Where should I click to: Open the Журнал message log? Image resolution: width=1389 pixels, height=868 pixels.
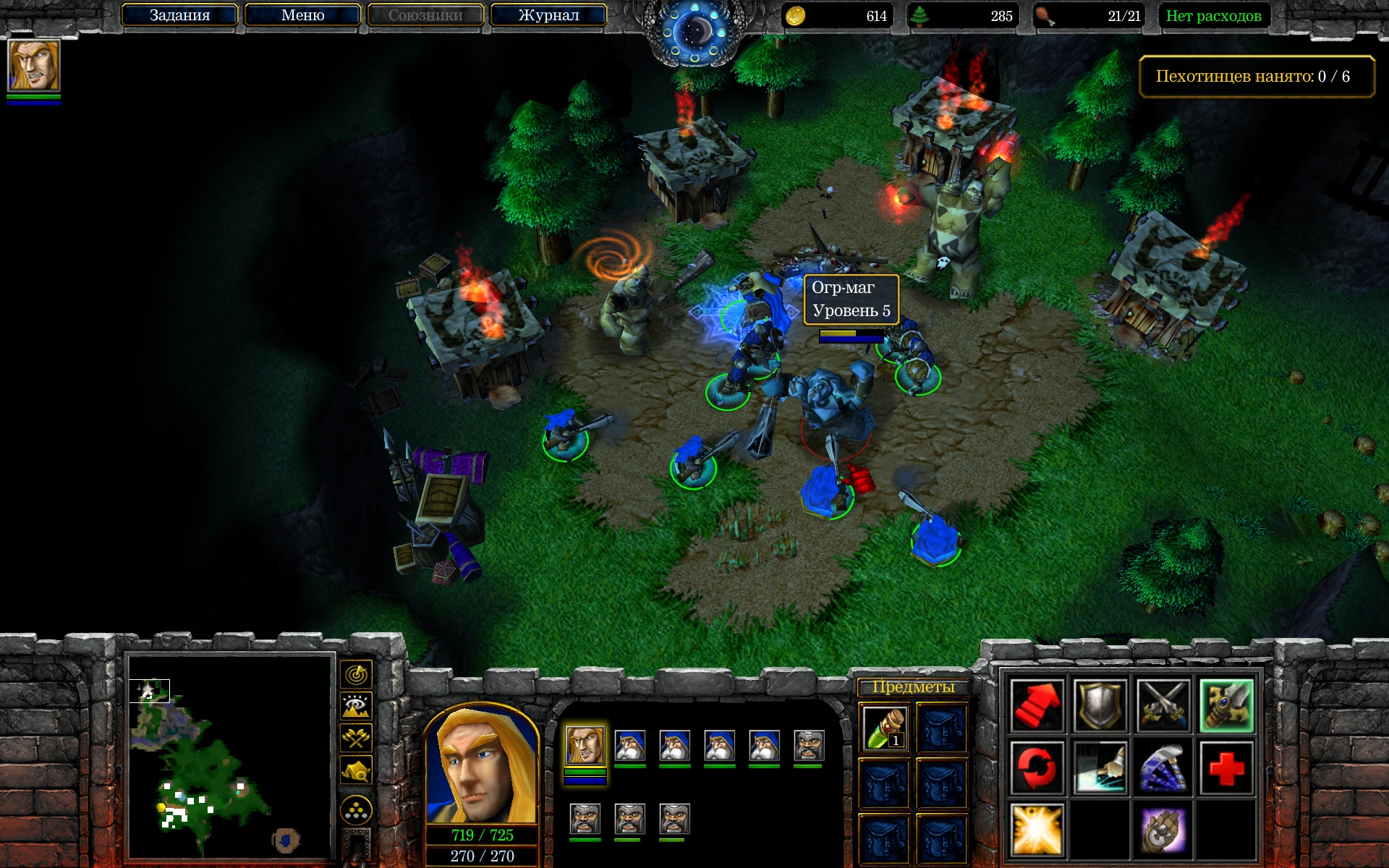(548, 14)
